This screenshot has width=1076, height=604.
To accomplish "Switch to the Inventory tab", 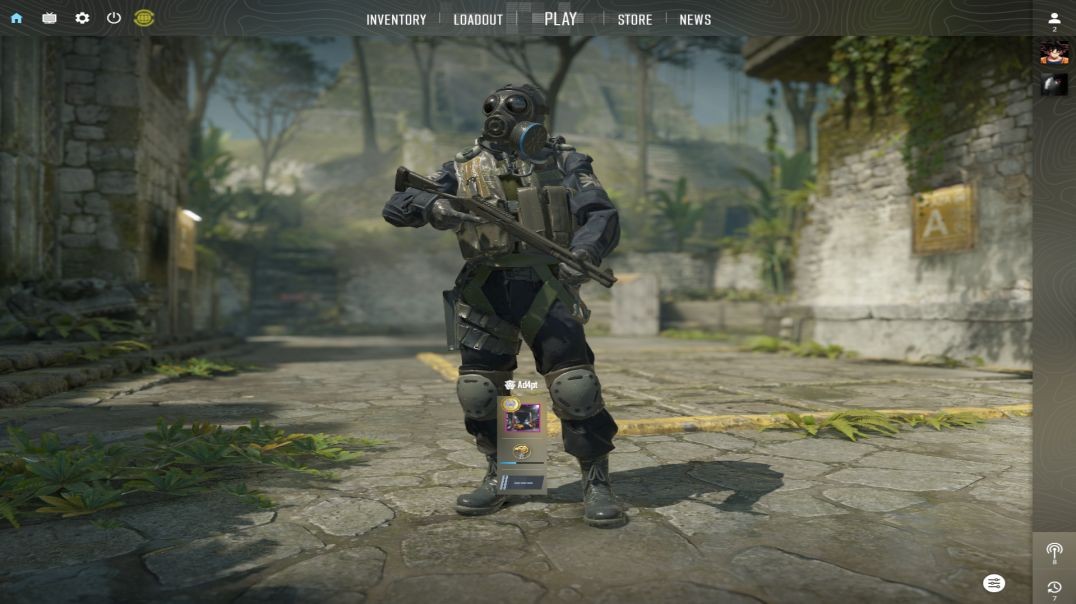I will point(396,19).
